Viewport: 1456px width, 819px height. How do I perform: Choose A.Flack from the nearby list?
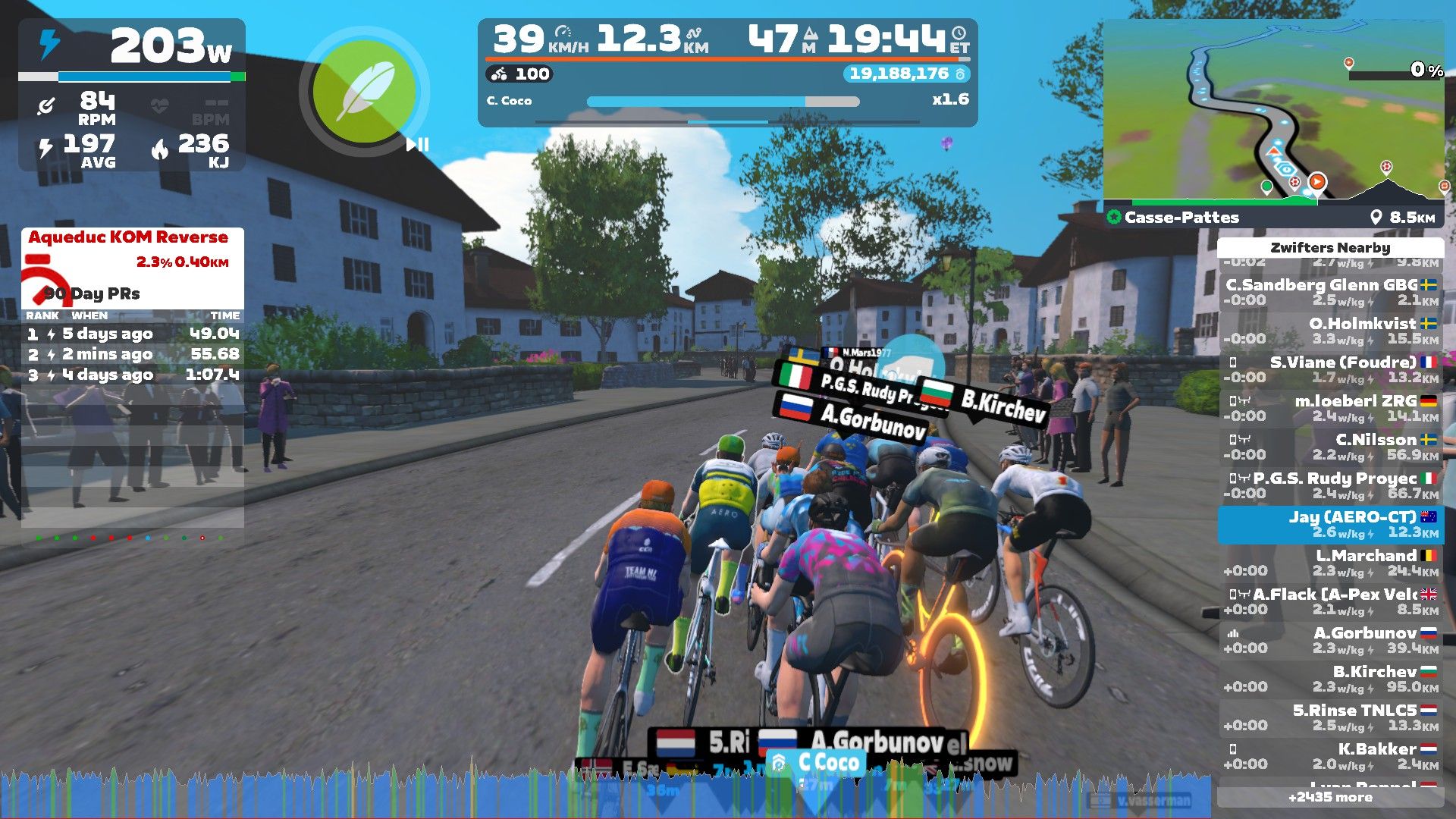(x=1330, y=601)
